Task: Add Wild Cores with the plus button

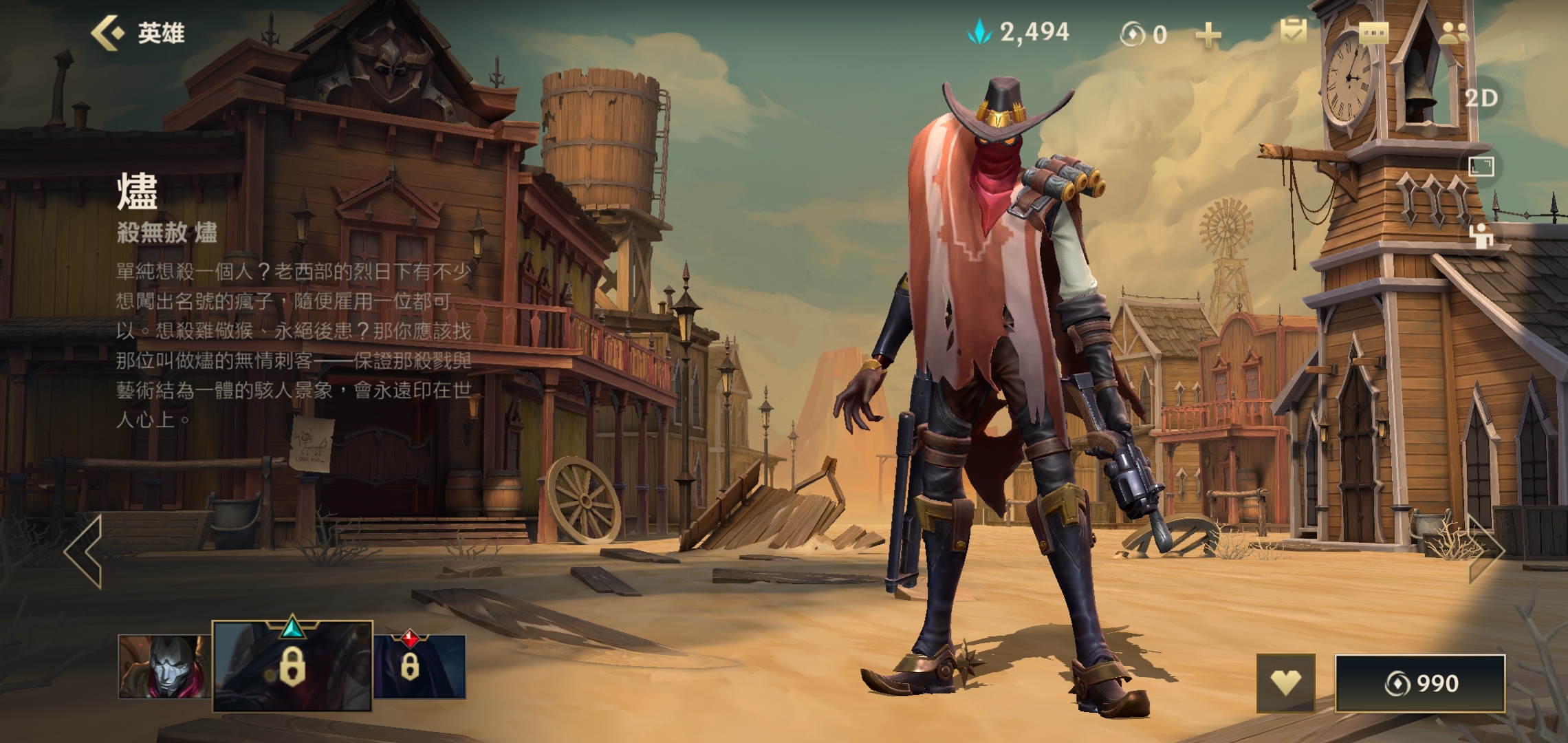Action: (1208, 34)
